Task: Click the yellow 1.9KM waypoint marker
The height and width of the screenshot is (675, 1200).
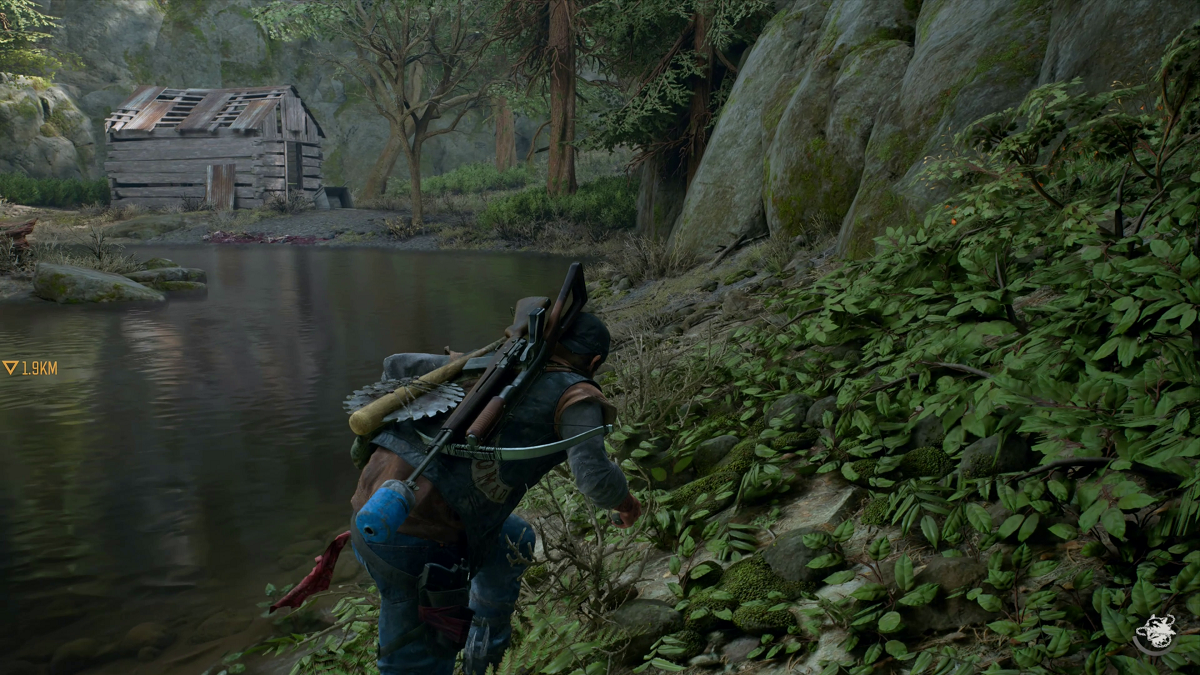Action: (28, 368)
